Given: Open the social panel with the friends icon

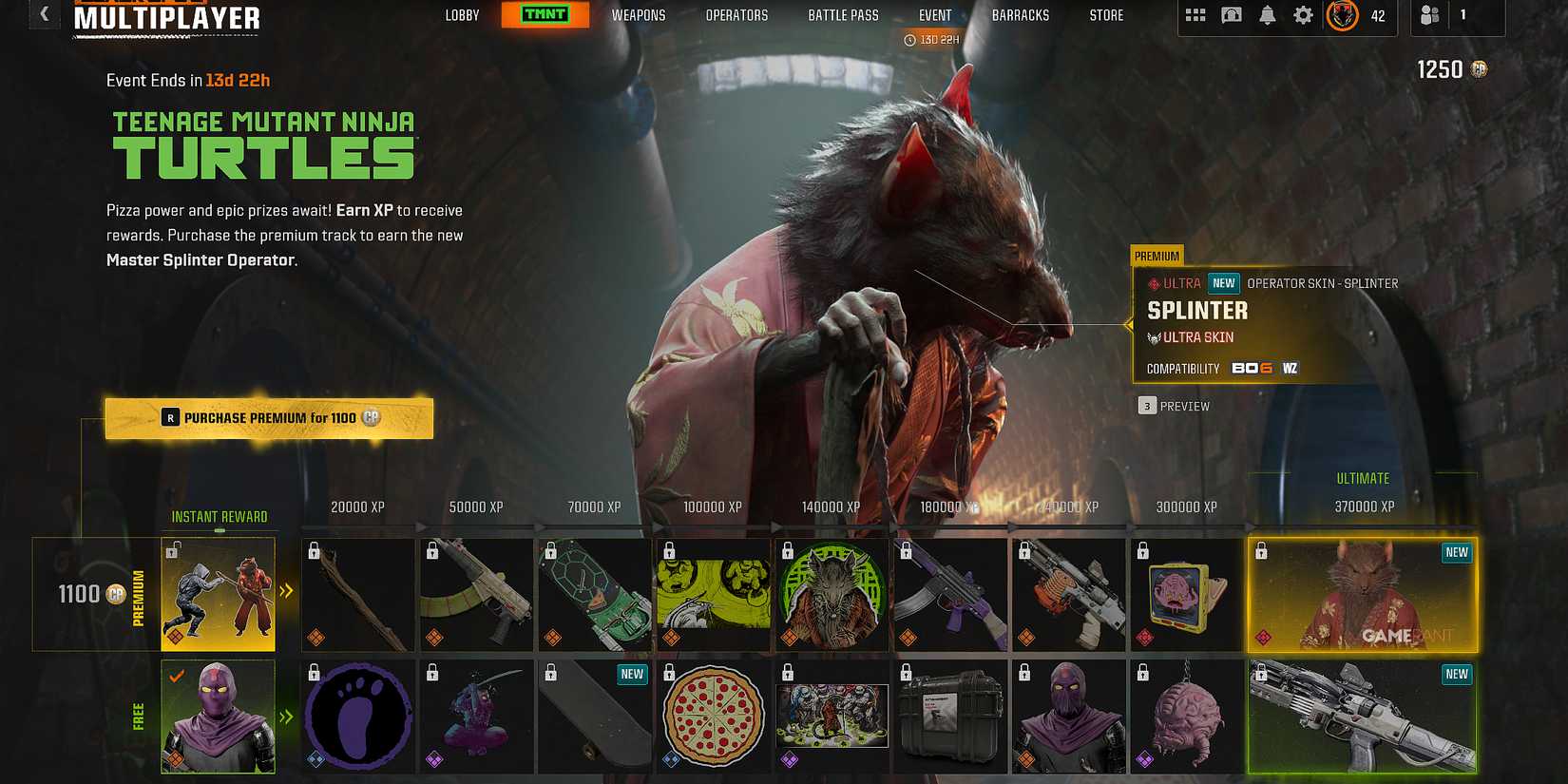Looking at the screenshot, I should tap(1429, 16).
